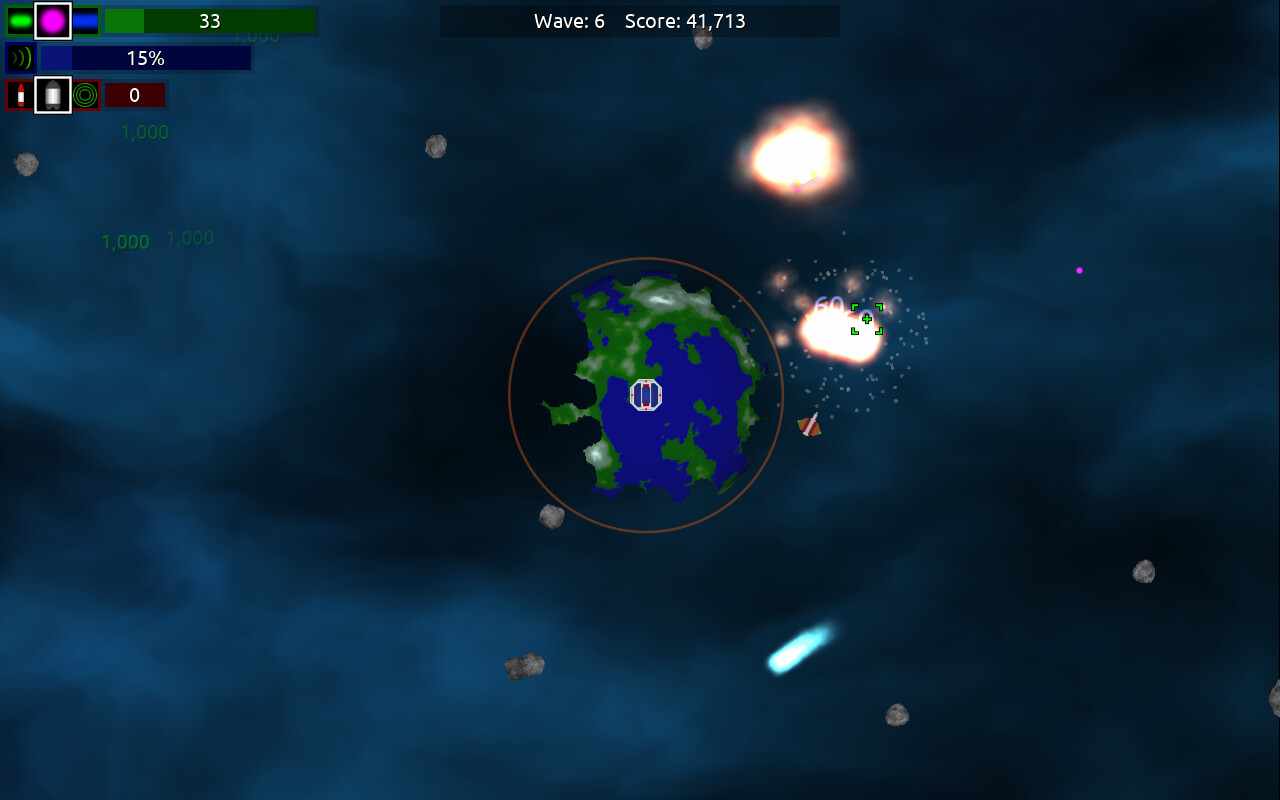Click the enemy inside the green targeting brackets
The height and width of the screenshot is (800, 1280).
click(865, 319)
